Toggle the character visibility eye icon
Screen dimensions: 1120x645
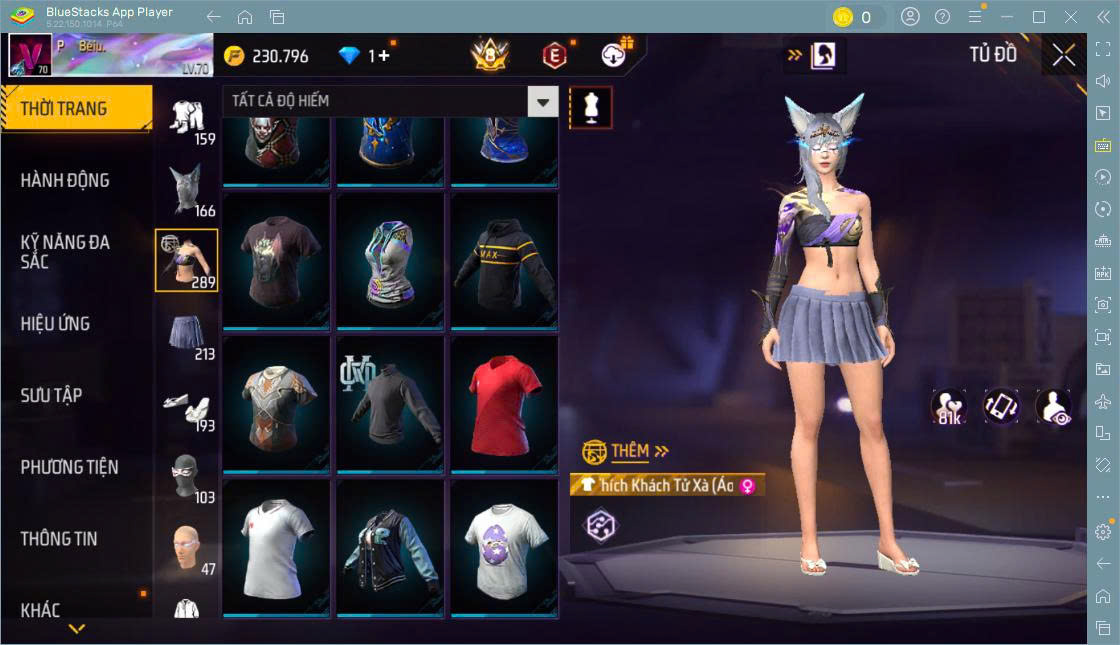1053,407
